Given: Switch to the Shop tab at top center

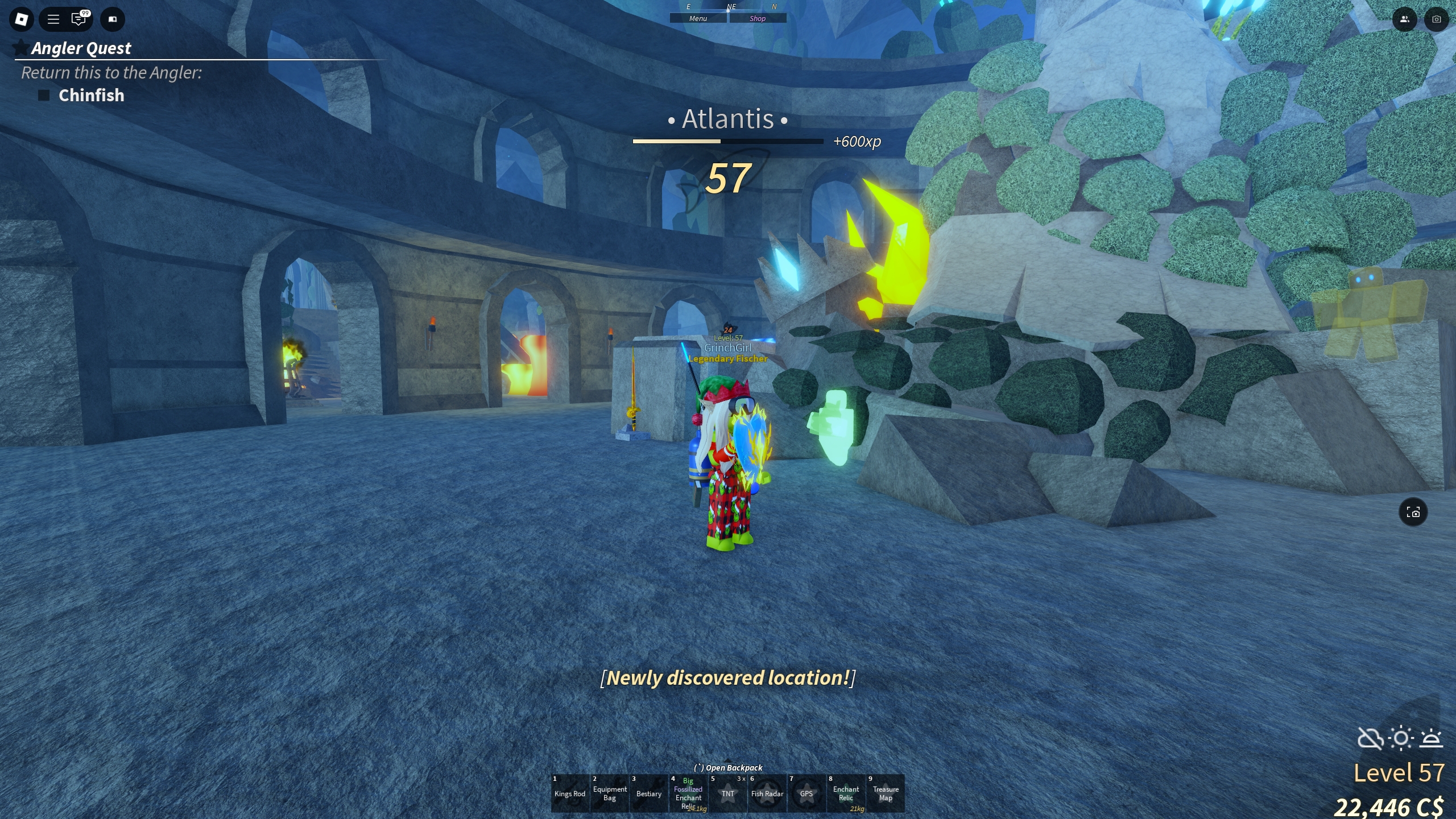Looking at the screenshot, I should pyautogui.click(x=758, y=18).
